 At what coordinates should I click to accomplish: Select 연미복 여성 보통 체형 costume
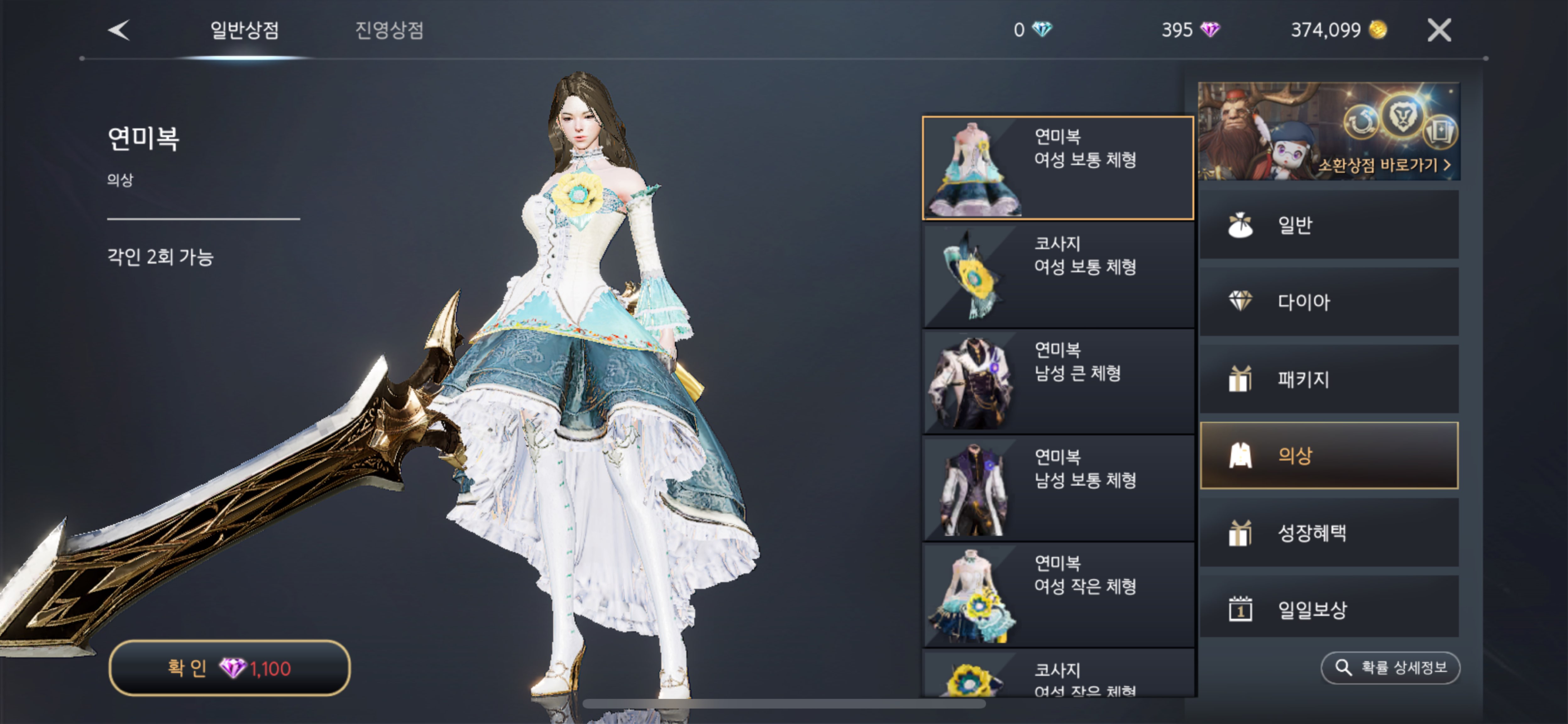click(x=1057, y=168)
